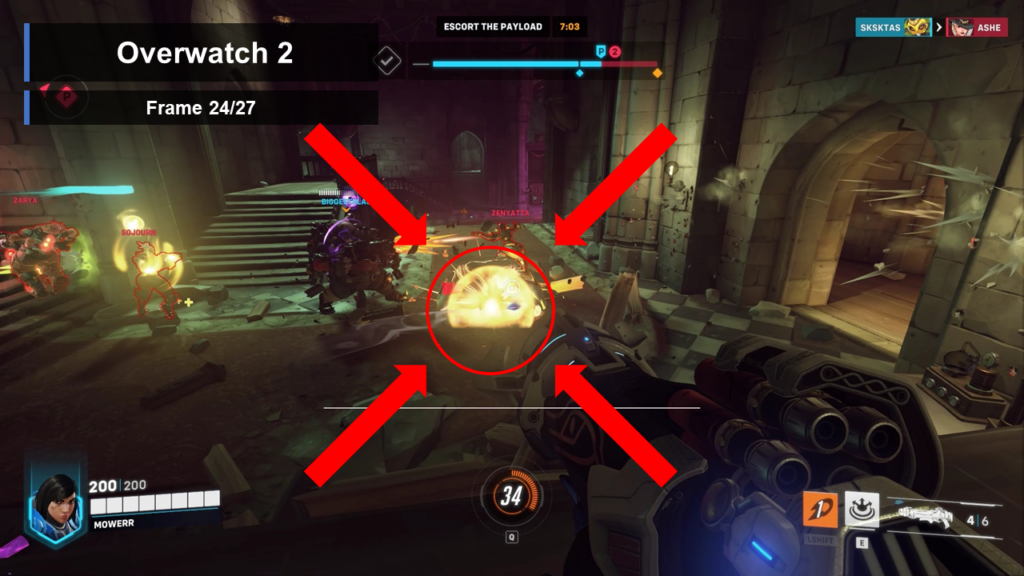Image resolution: width=1024 pixels, height=576 pixels.
Task: Select the diamond checkmark icon by the objective track
Action: coord(387,61)
